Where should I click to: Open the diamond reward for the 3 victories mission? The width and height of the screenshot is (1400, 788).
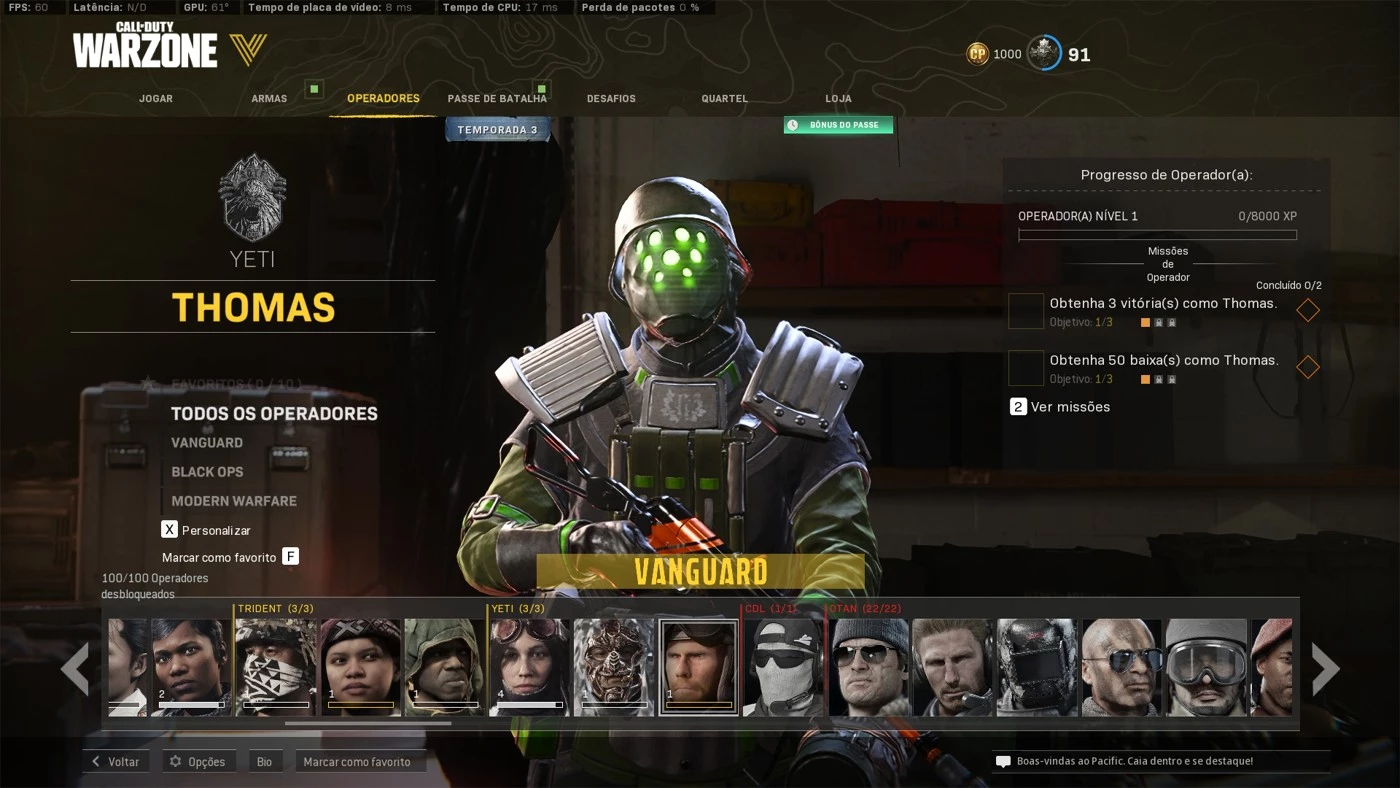point(1307,310)
